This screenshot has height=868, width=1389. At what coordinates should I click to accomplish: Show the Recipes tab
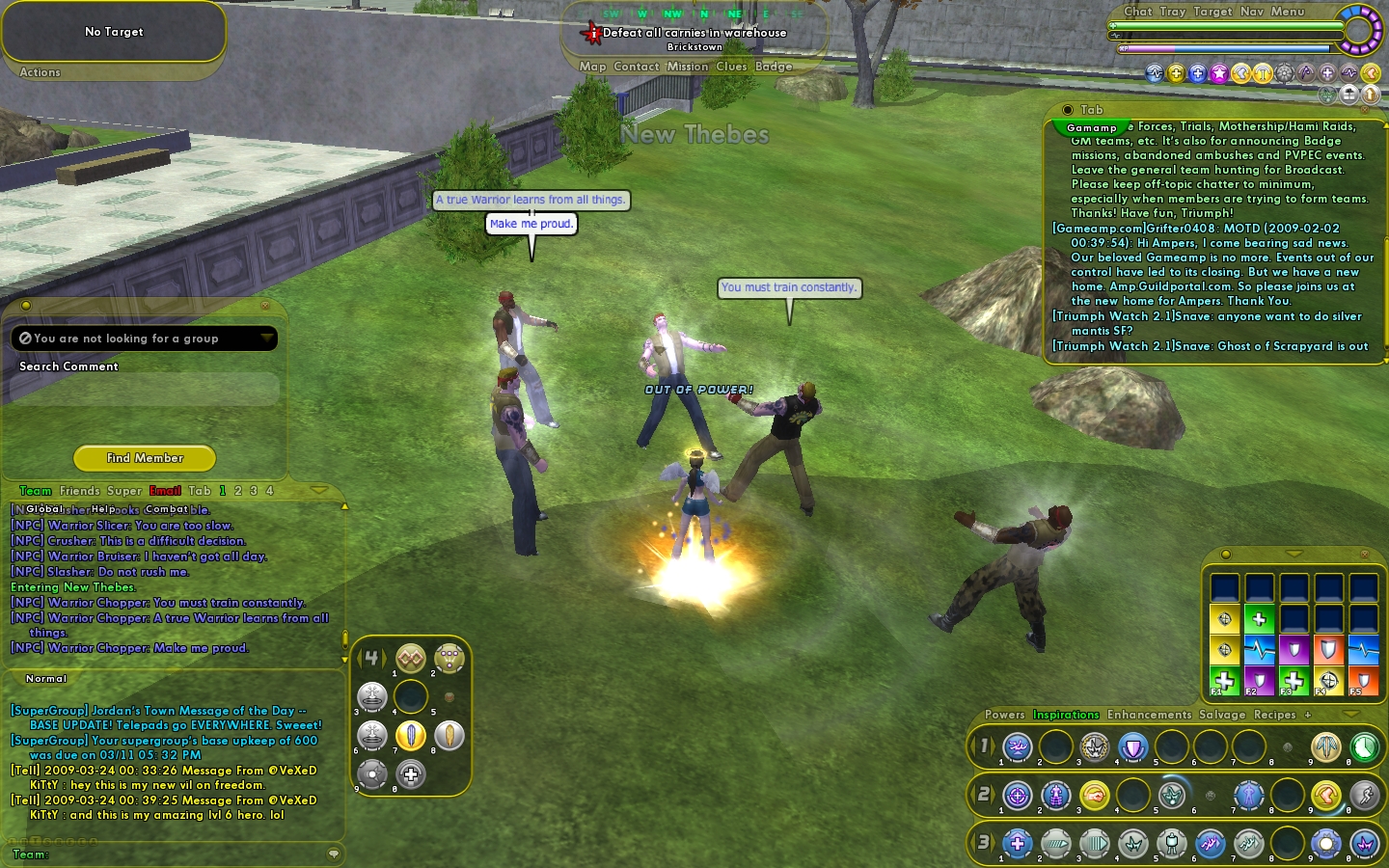tap(1274, 715)
